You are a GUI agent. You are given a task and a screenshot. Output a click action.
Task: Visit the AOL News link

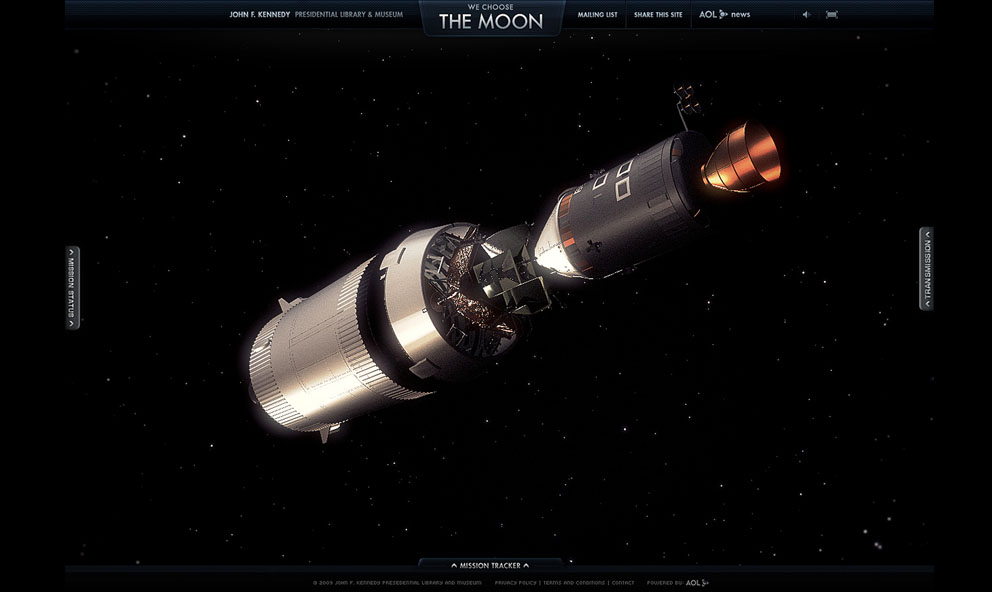point(724,15)
